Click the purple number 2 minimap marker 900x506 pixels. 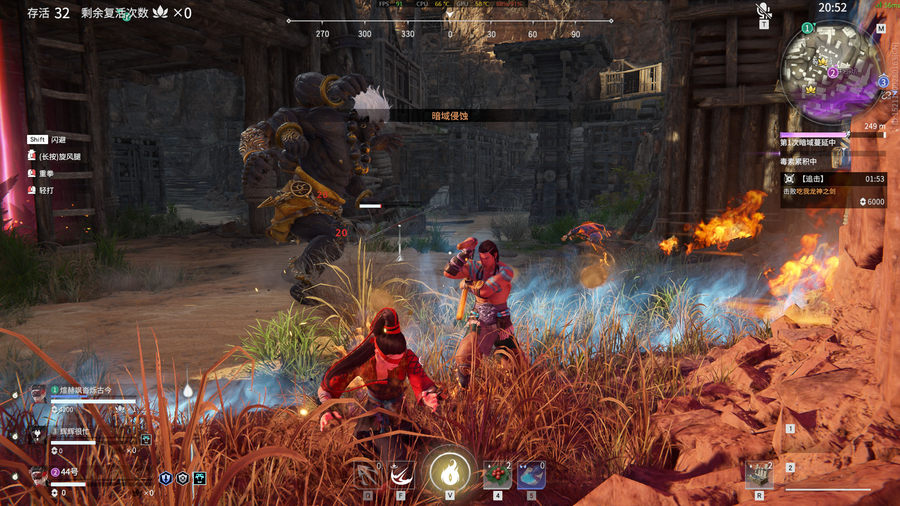click(833, 72)
